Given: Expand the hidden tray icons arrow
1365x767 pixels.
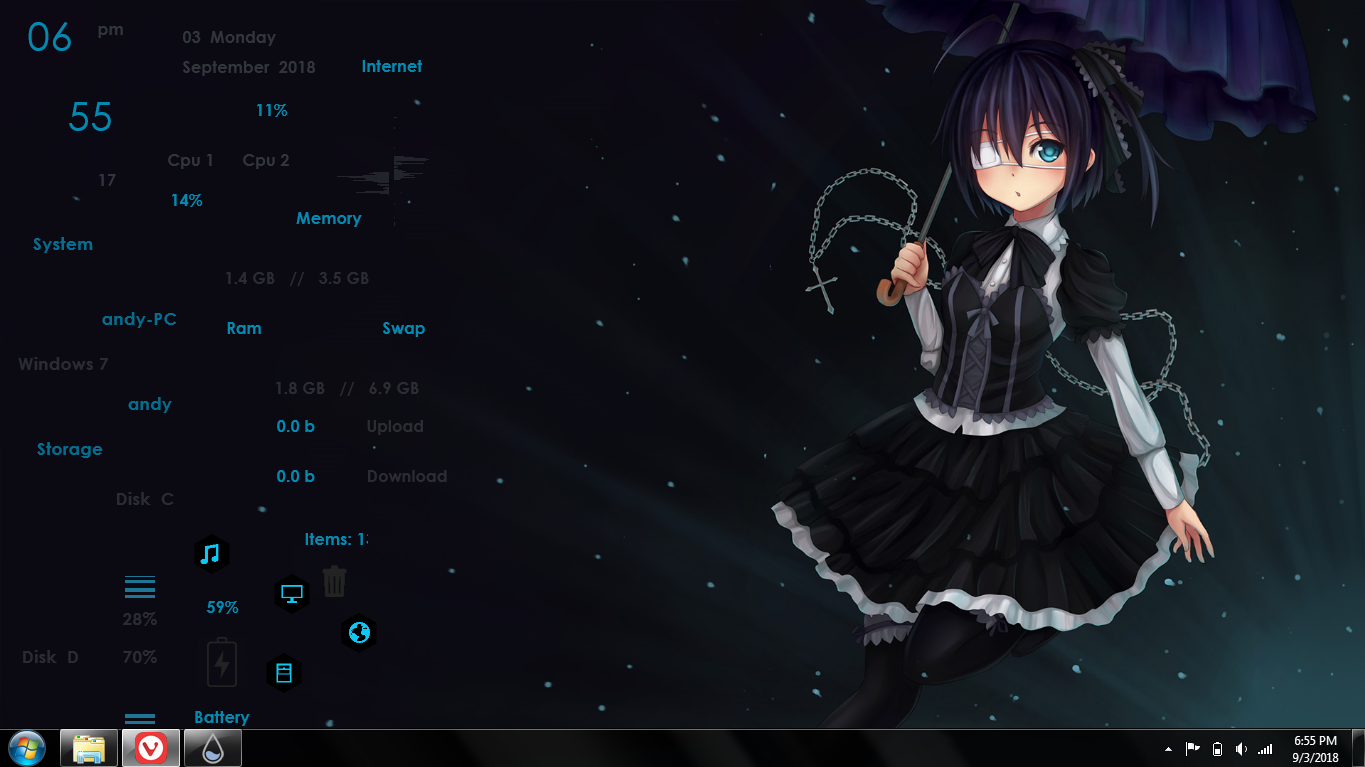Looking at the screenshot, I should 1168,748.
